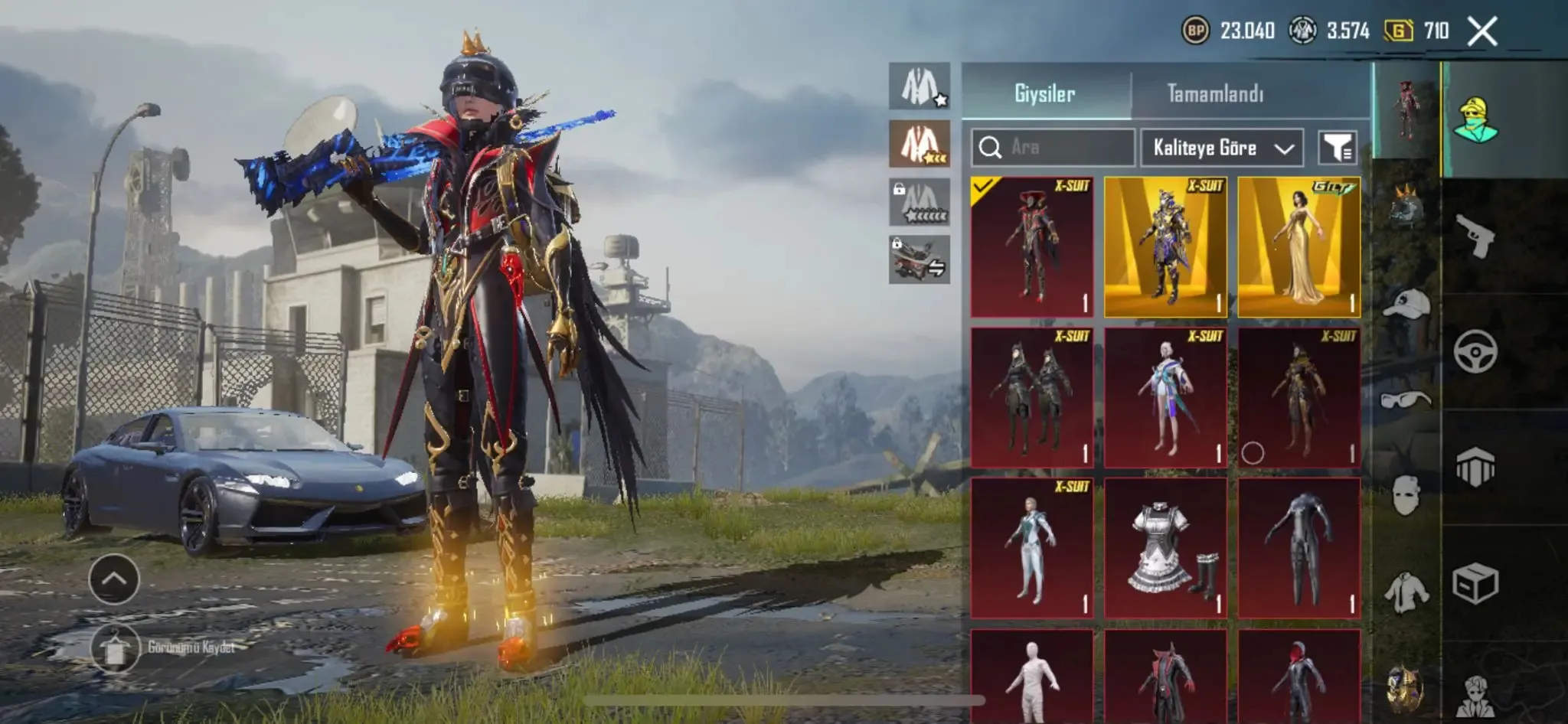Open the steering wheel vehicles category

tap(1475, 351)
